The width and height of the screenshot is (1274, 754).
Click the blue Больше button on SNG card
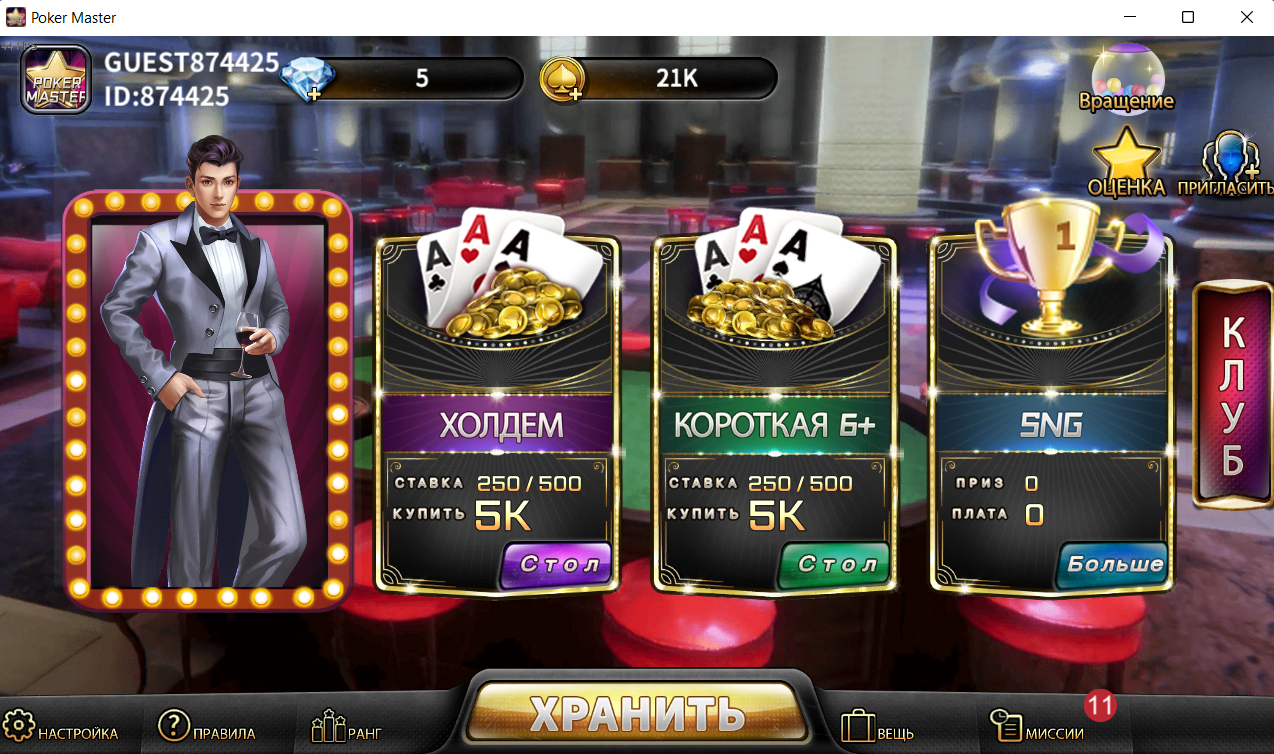(1112, 564)
